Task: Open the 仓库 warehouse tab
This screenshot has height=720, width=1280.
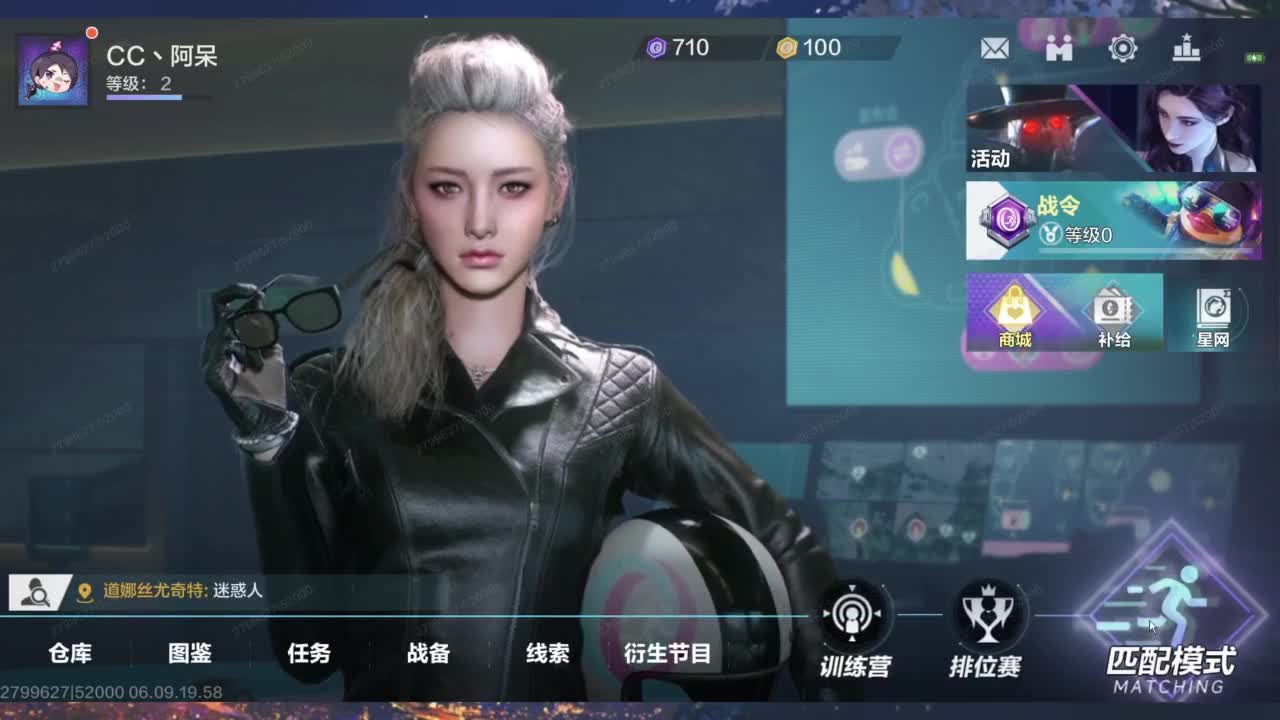Action: (x=72, y=654)
